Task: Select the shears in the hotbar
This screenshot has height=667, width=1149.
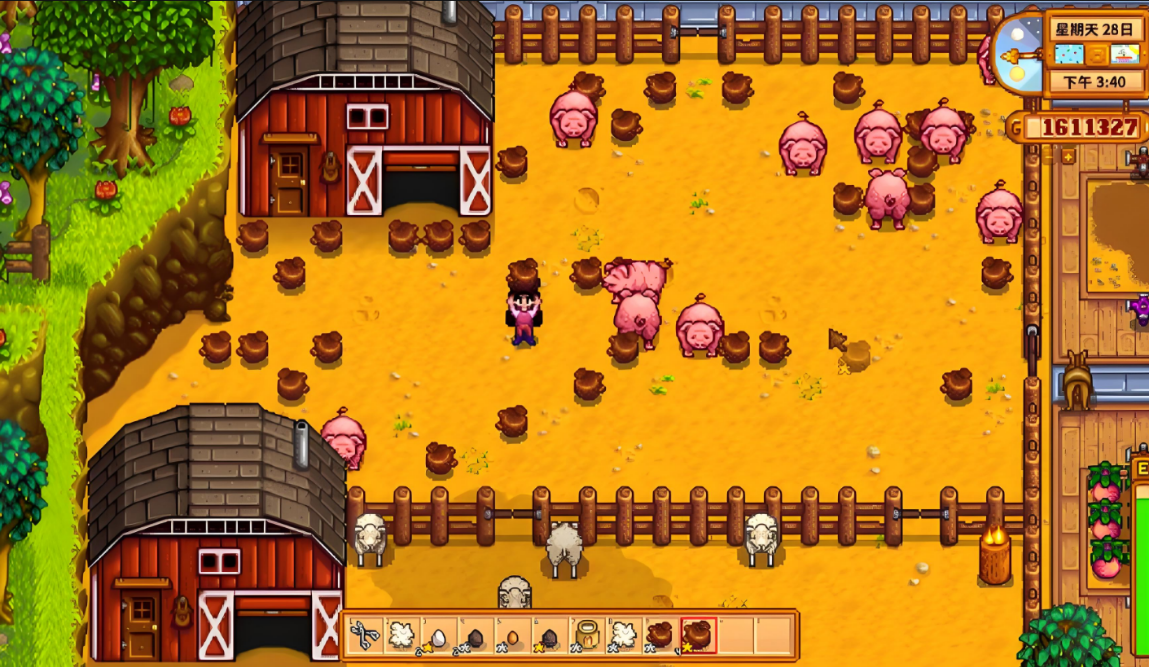Action: click(364, 635)
